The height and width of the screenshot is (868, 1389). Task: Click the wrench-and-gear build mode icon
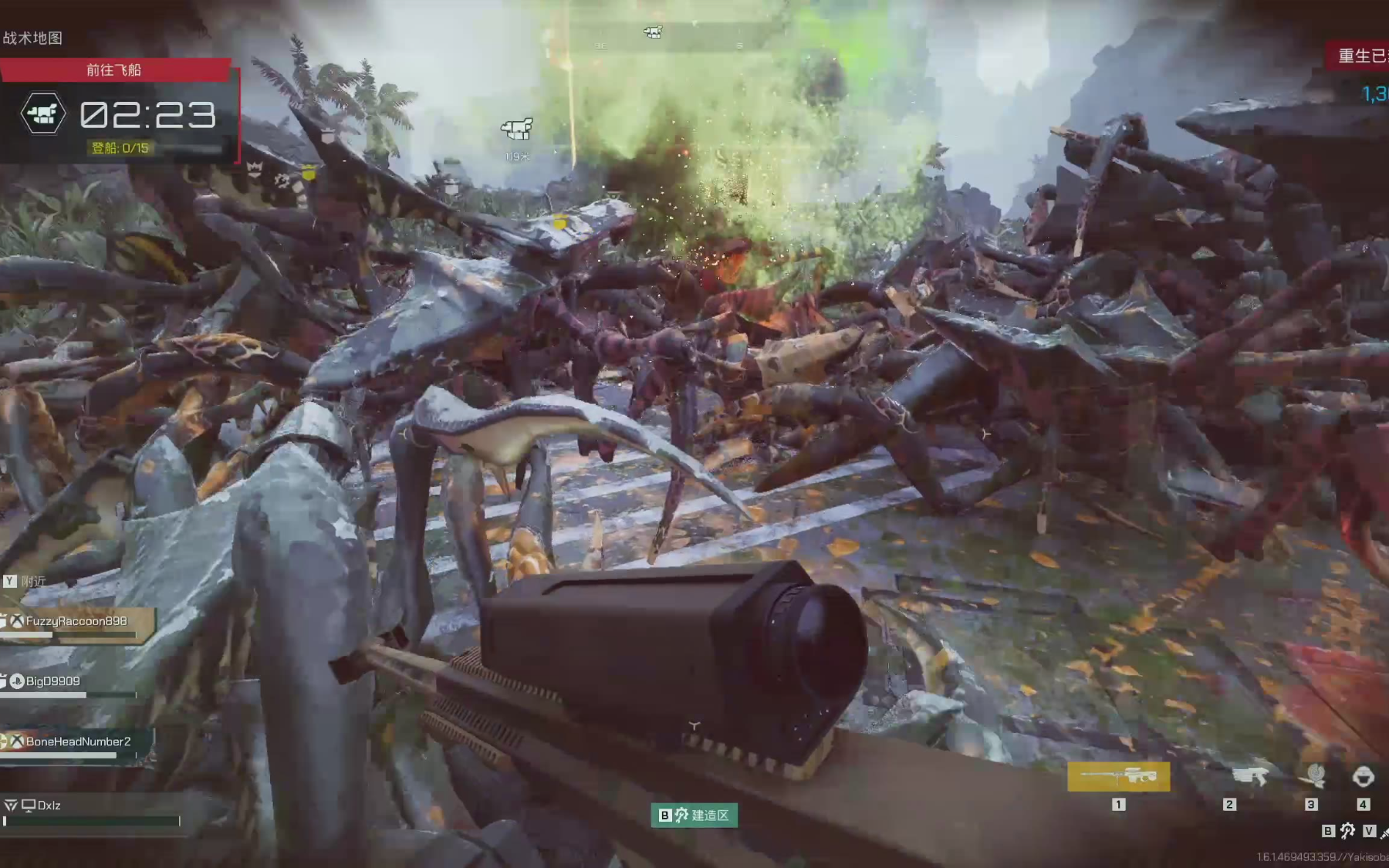(x=1347, y=831)
